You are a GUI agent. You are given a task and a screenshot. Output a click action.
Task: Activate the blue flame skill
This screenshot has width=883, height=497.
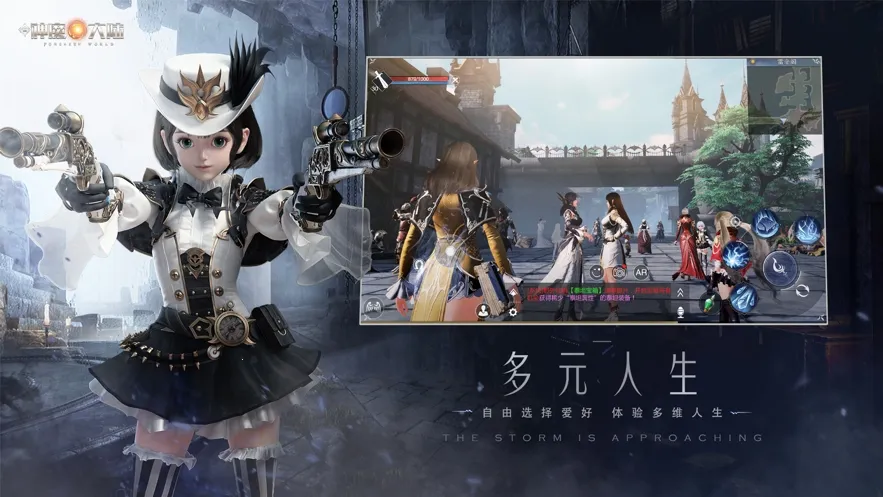tap(807, 228)
